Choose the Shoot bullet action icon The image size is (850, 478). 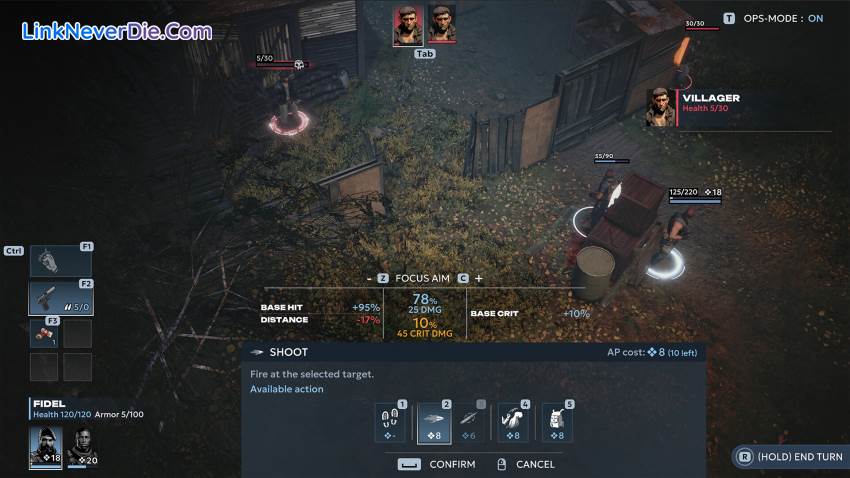434,423
